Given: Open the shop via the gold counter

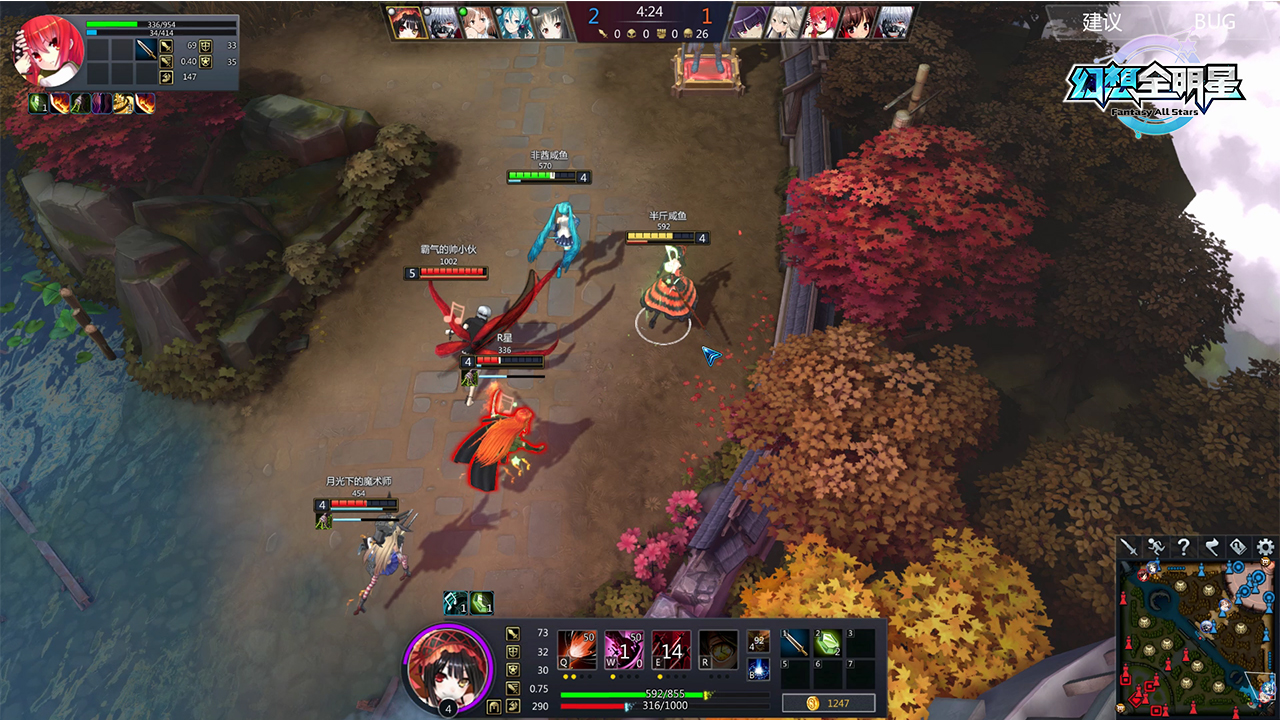Looking at the screenshot, I should (829, 703).
